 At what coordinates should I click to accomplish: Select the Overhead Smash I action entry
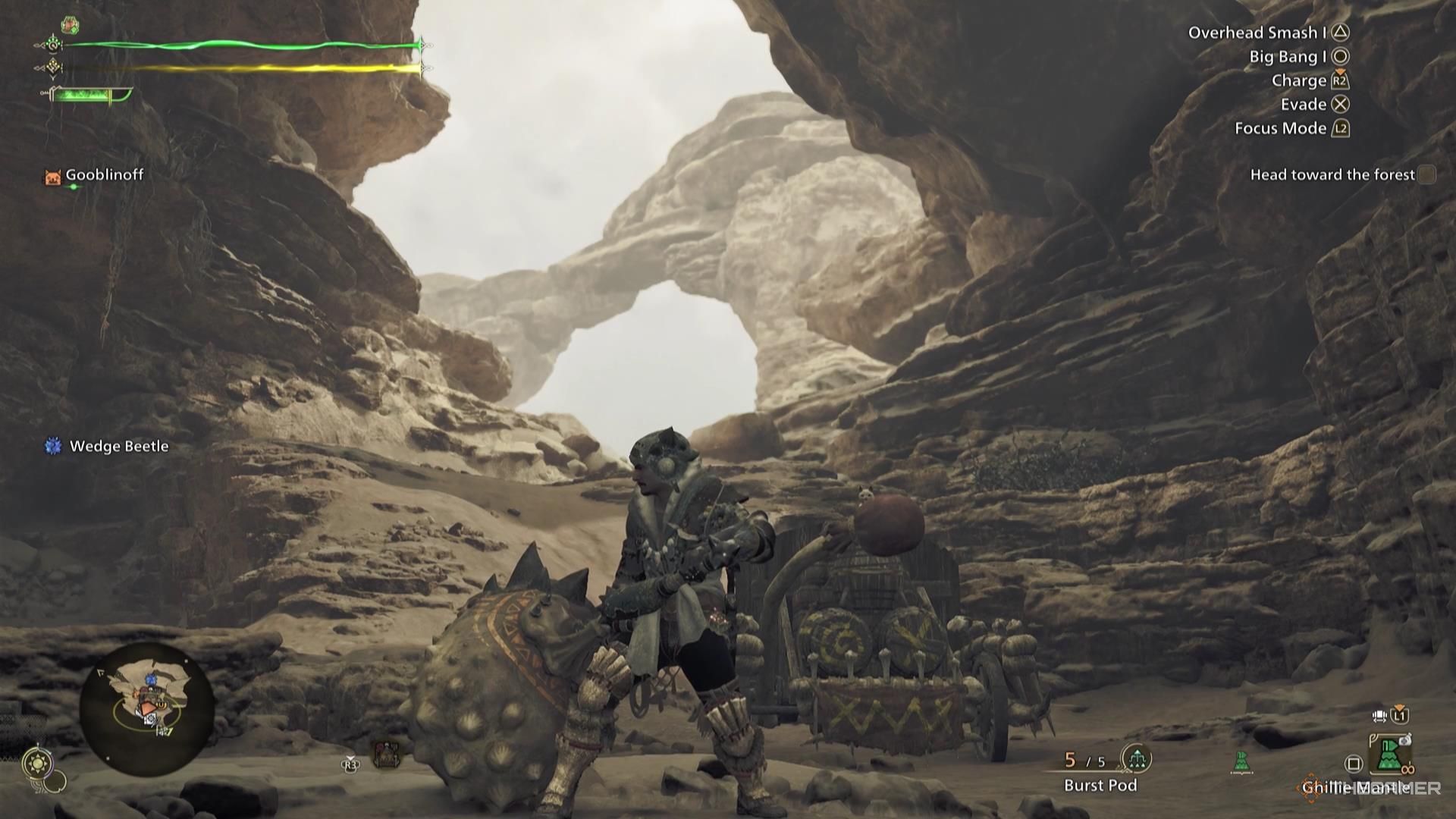(x=1259, y=32)
